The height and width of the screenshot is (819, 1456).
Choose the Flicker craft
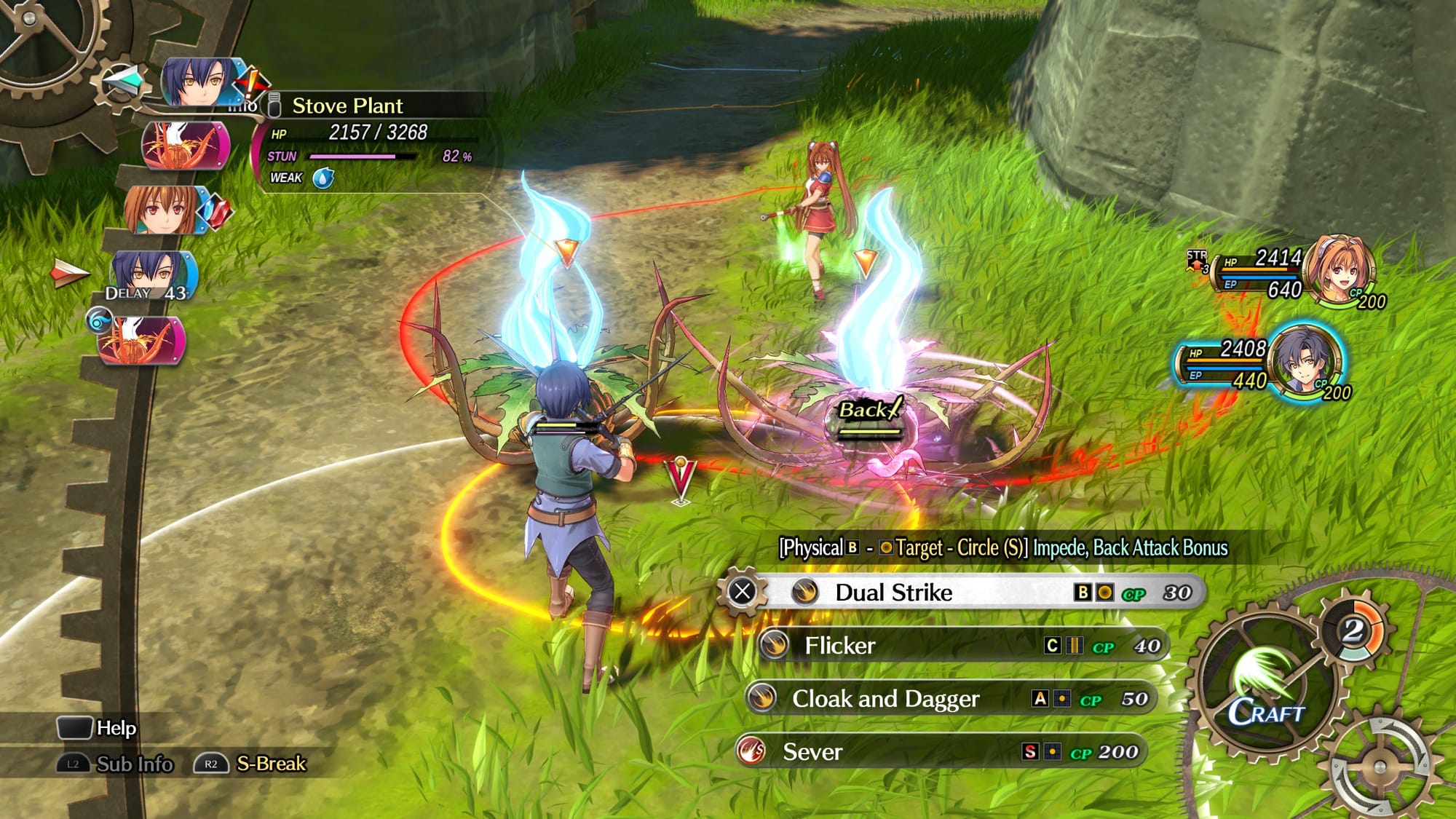[961, 646]
